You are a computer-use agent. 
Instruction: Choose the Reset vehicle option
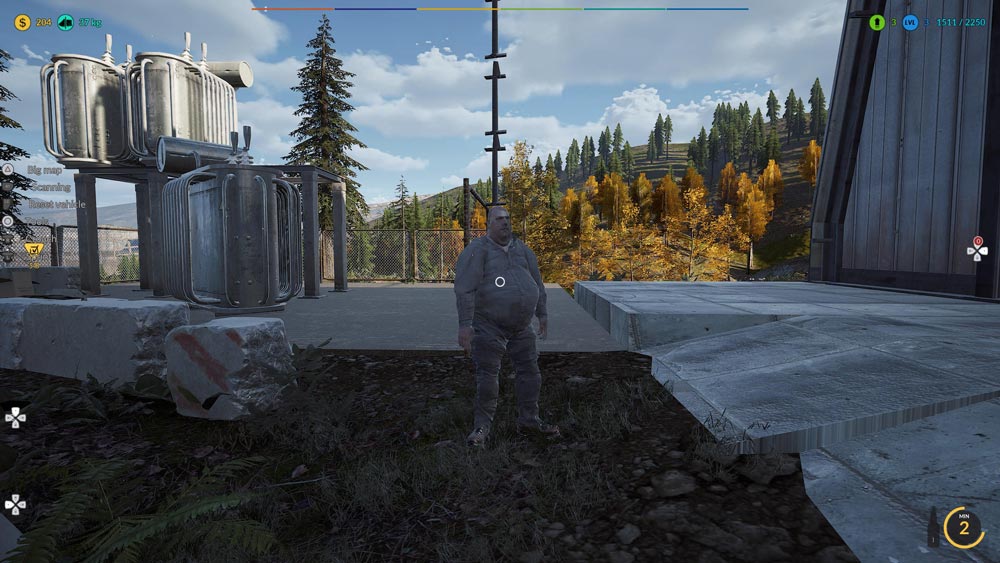pos(56,204)
